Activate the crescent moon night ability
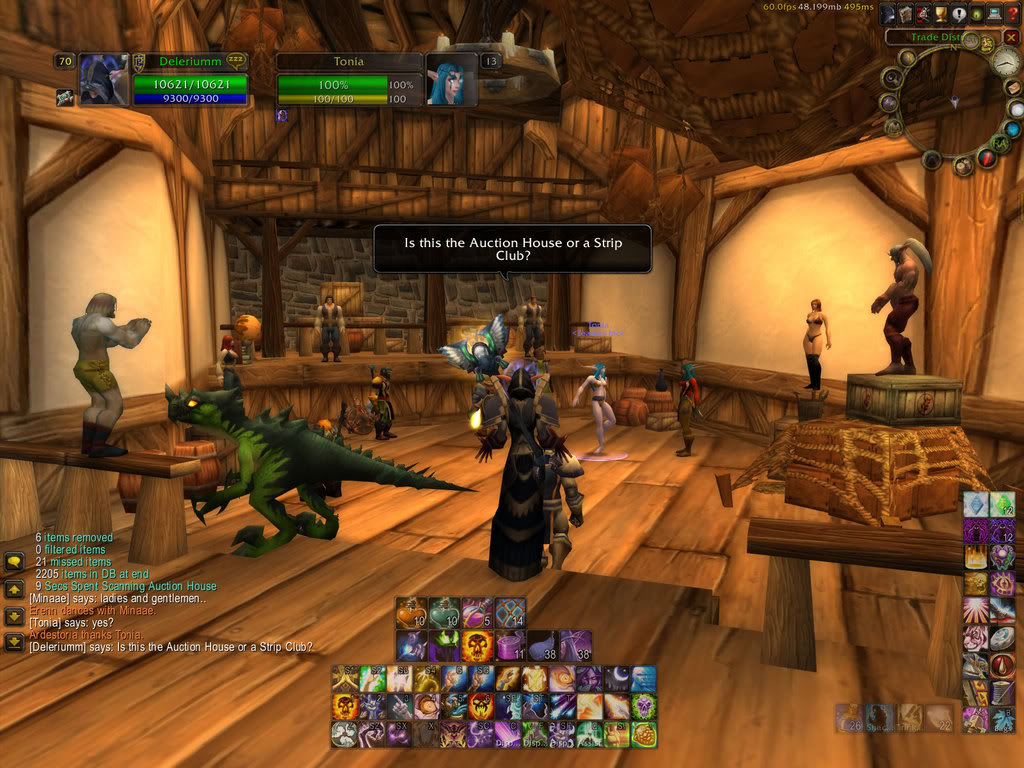Image resolution: width=1024 pixels, height=768 pixels. pos(615,679)
